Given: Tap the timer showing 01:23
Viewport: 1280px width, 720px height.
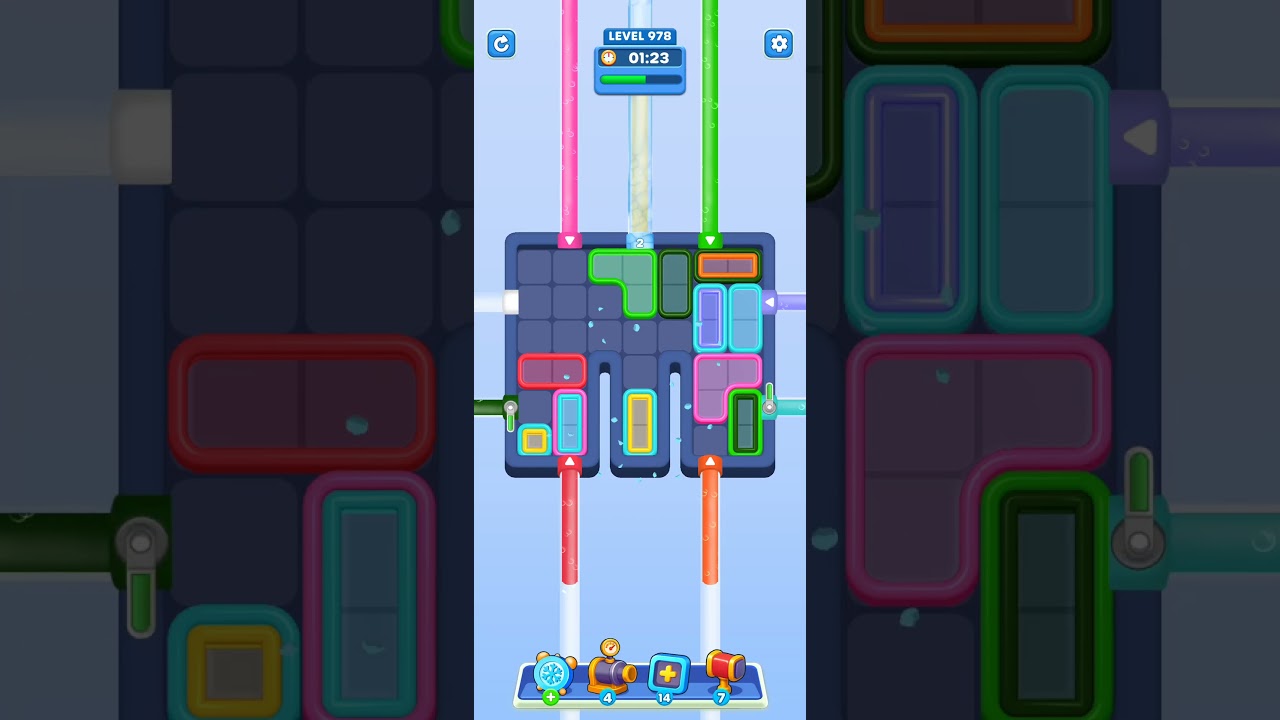Looking at the screenshot, I should tap(648, 58).
